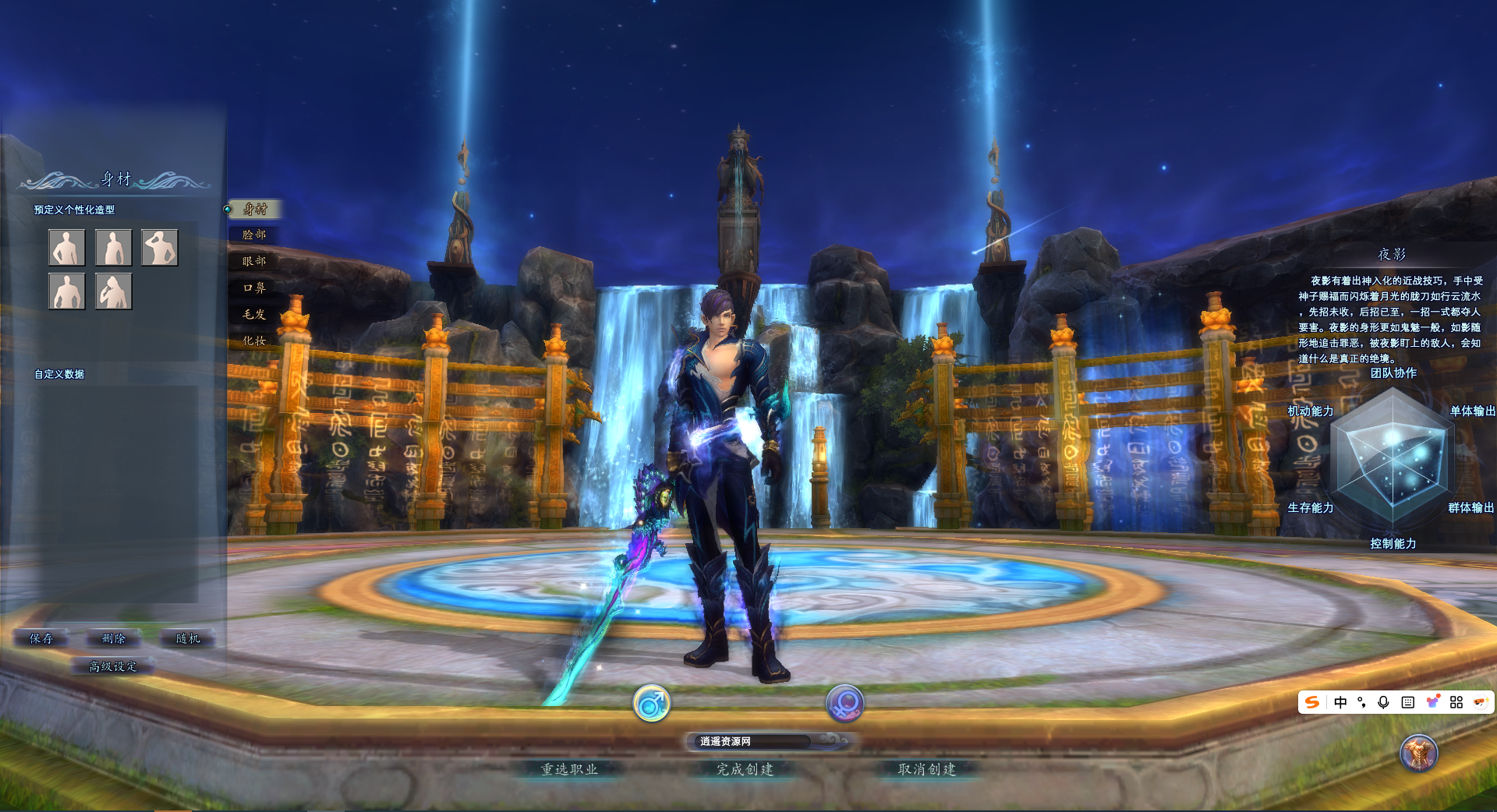Reselect class with 重选职业
Viewport: 1497px width, 812px height.
tap(569, 769)
